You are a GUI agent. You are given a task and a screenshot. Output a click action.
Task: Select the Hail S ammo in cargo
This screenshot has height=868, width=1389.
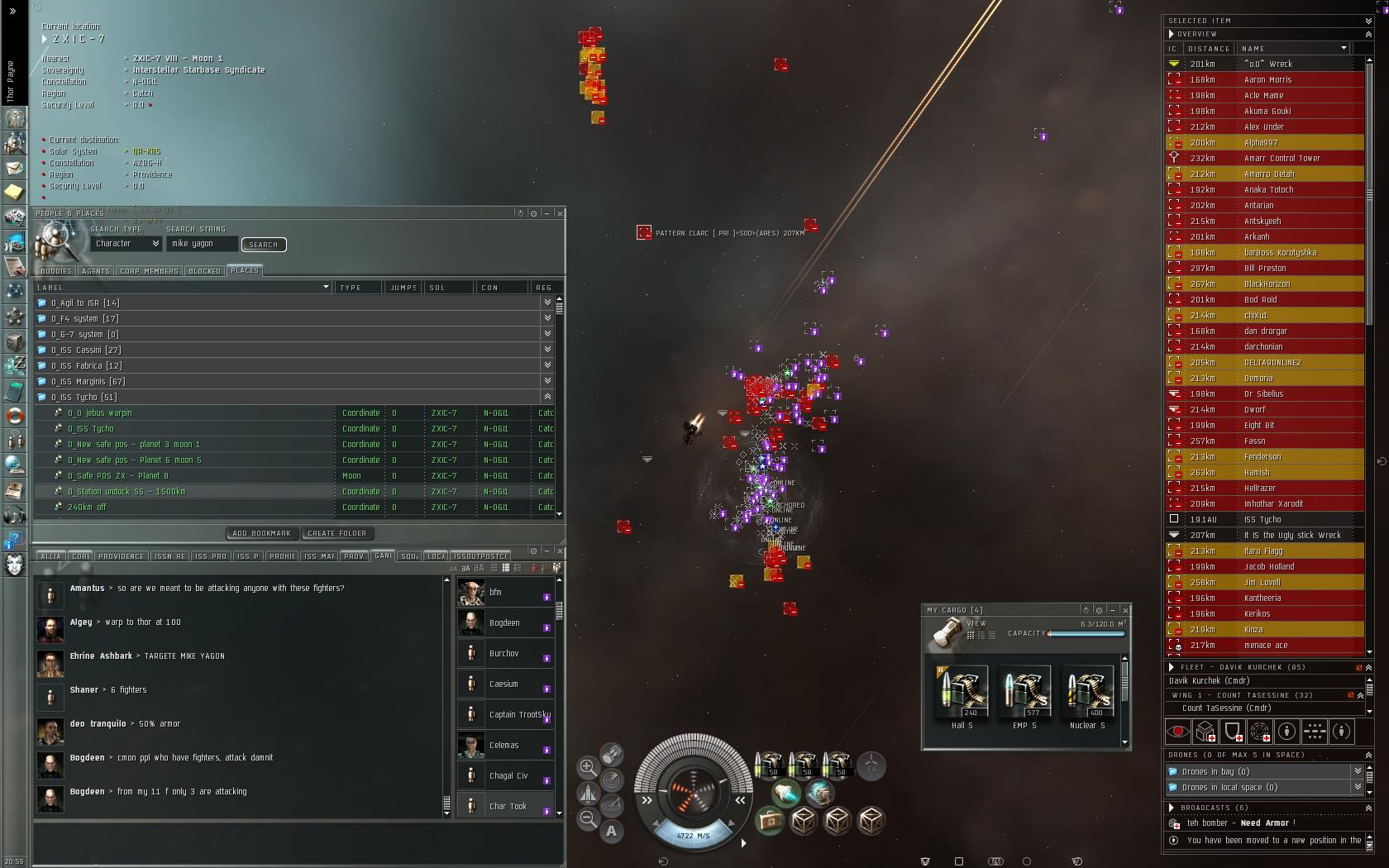962,692
